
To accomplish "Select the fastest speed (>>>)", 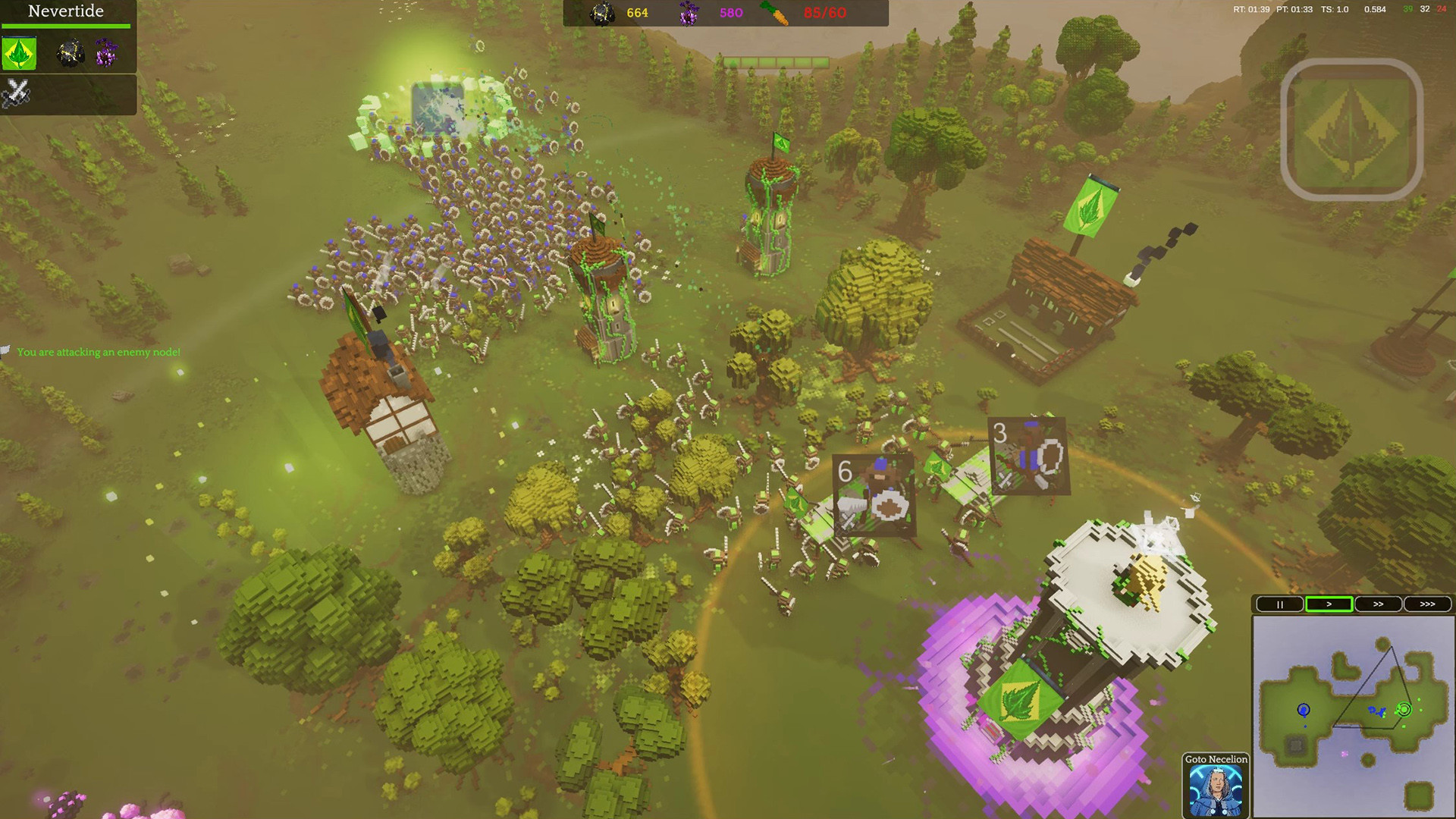I will (x=1427, y=604).
